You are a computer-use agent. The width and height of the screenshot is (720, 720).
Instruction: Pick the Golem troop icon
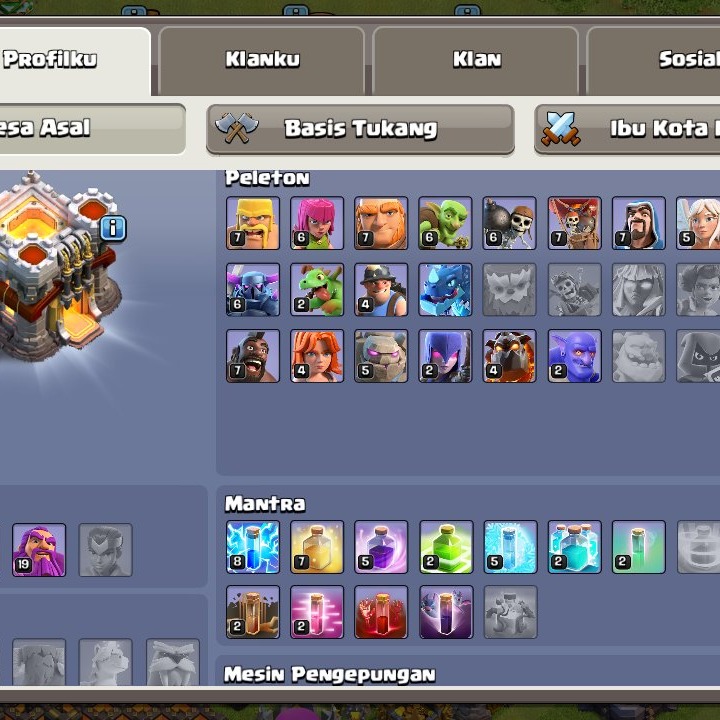tap(381, 356)
